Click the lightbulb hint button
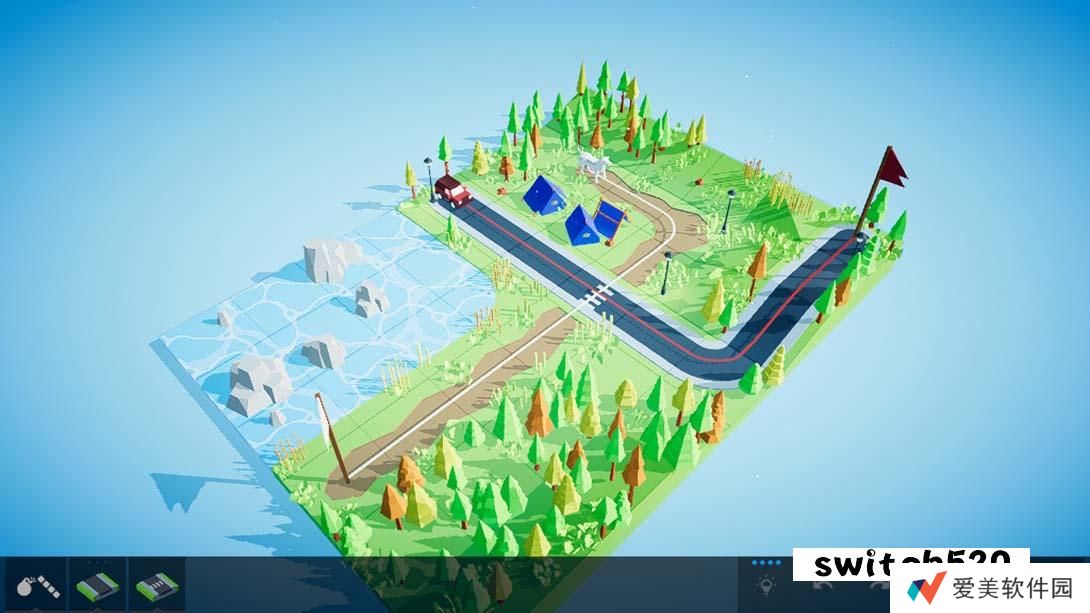The width and height of the screenshot is (1090, 613). point(766,587)
